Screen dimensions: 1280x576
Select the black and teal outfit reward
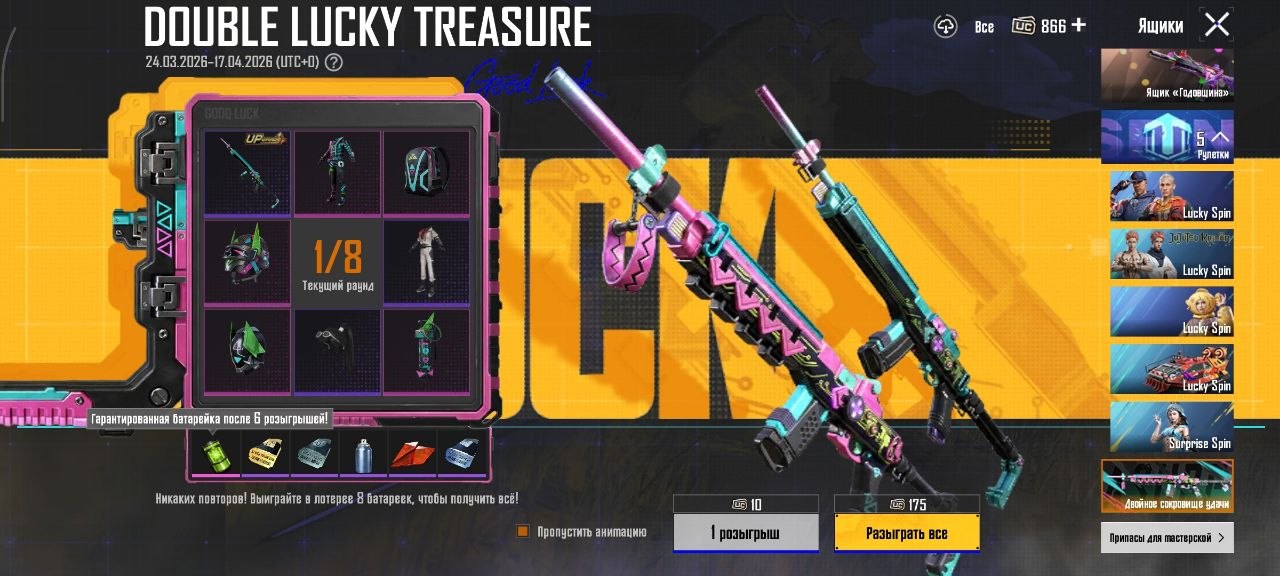tap(337, 172)
